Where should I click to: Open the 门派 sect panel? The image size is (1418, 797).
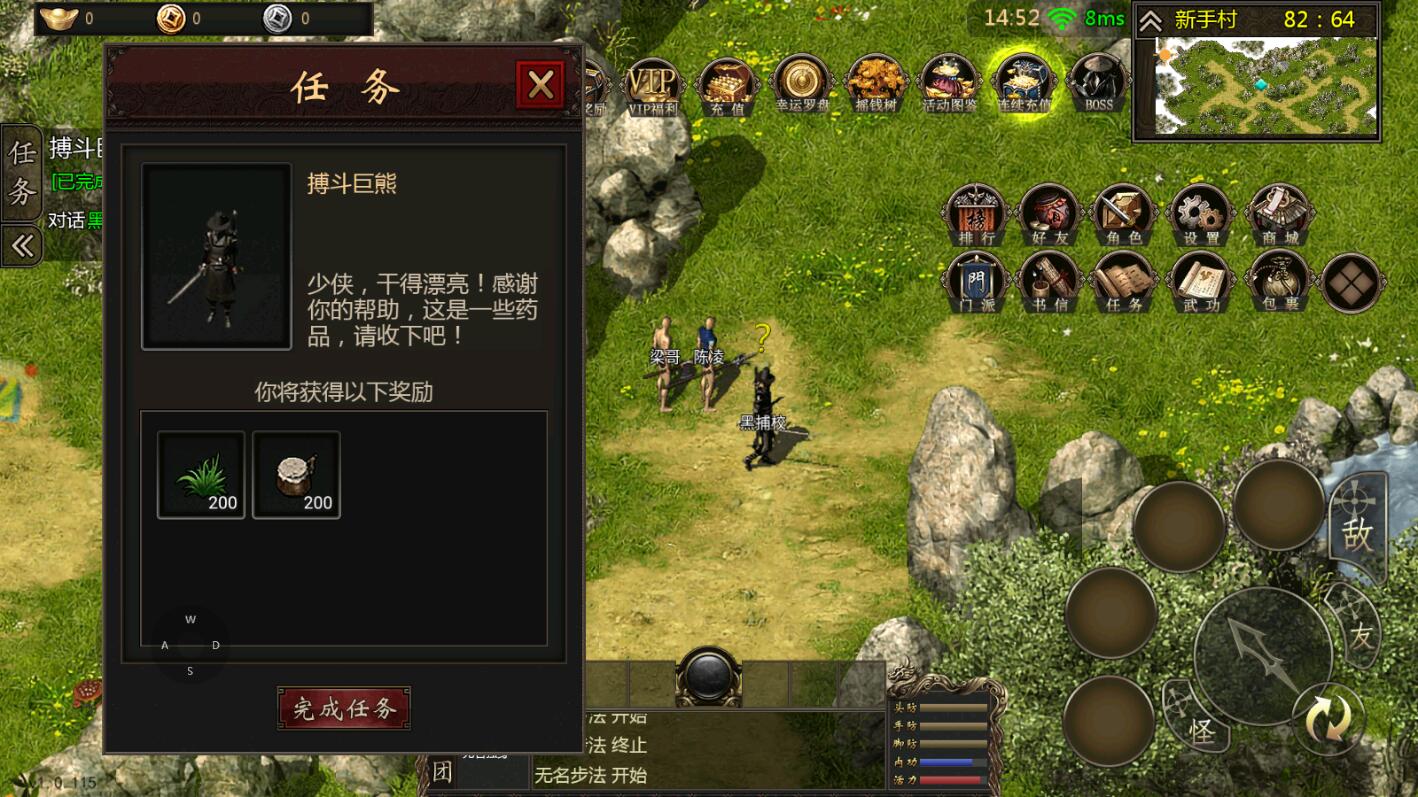click(x=975, y=283)
